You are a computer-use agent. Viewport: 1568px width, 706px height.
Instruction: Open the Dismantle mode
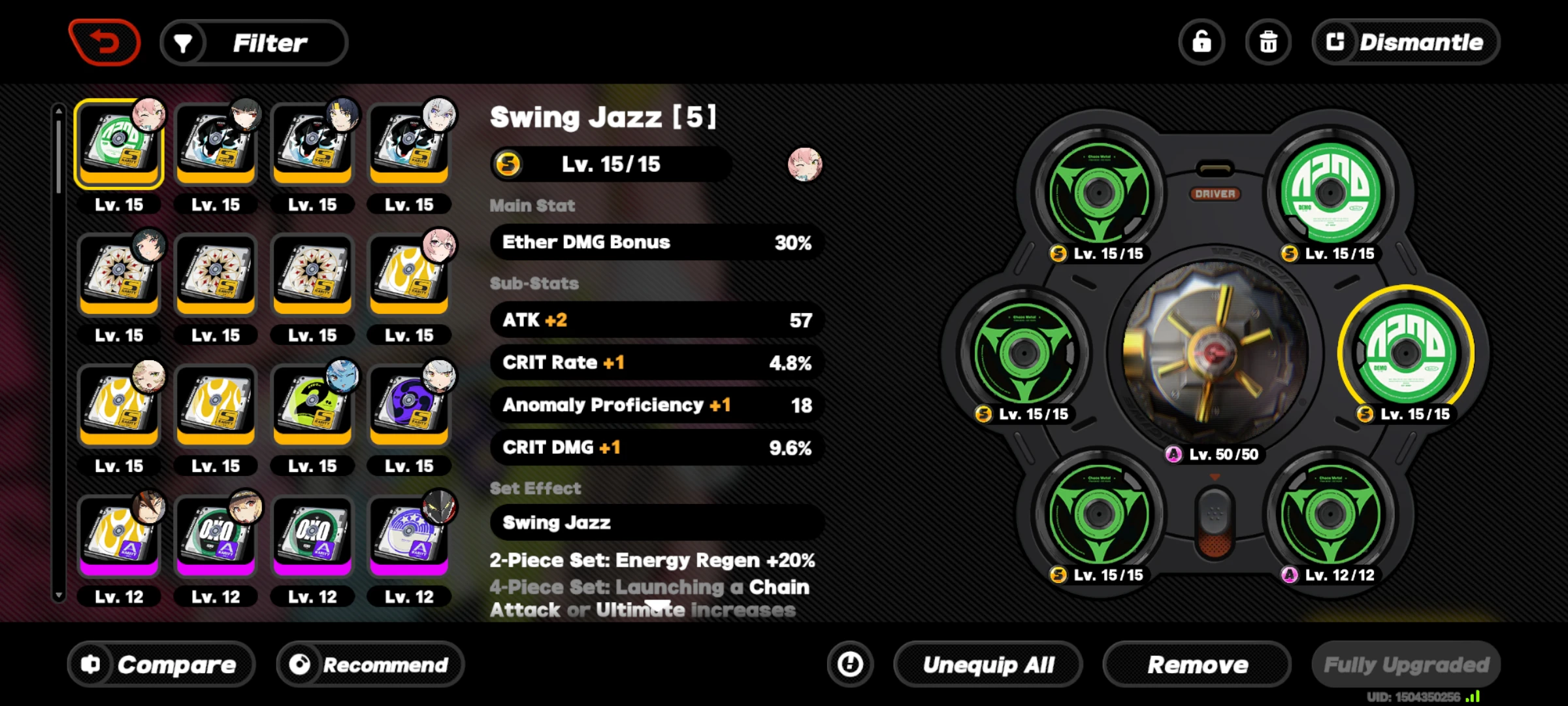pyautogui.click(x=1405, y=41)
